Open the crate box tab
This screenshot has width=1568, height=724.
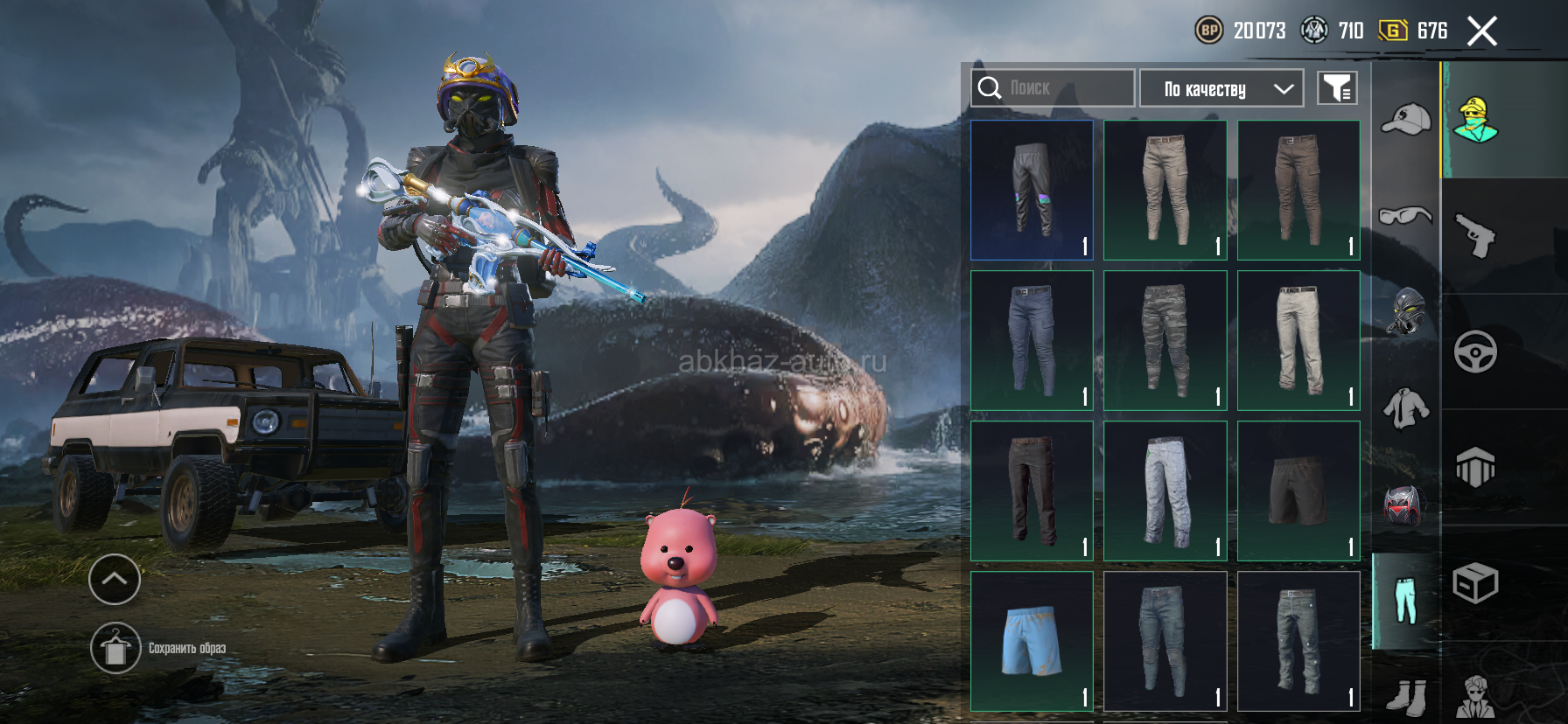point(1475,583)
